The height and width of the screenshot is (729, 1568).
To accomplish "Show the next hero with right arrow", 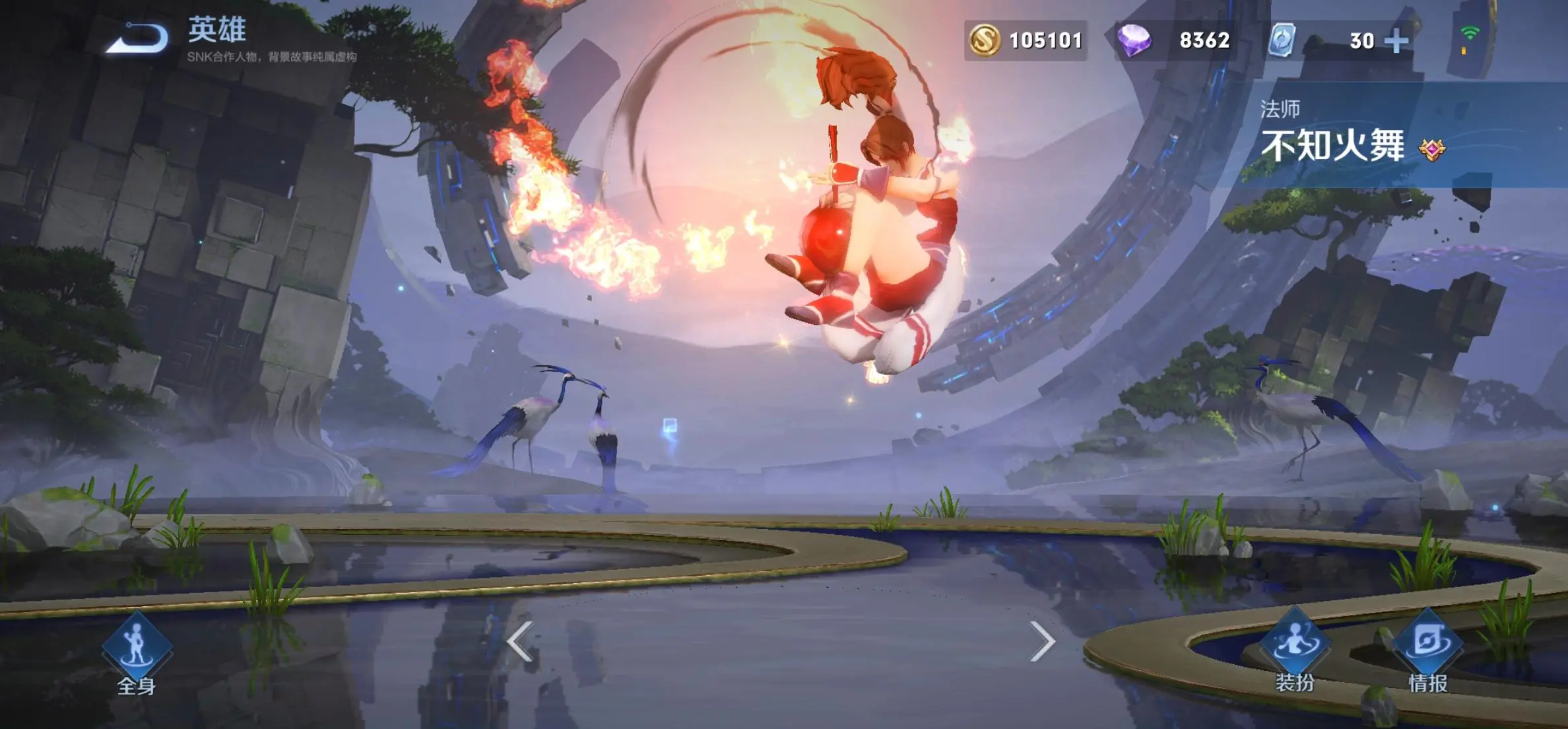I will pyautogui.click(x=1042, y=641).
